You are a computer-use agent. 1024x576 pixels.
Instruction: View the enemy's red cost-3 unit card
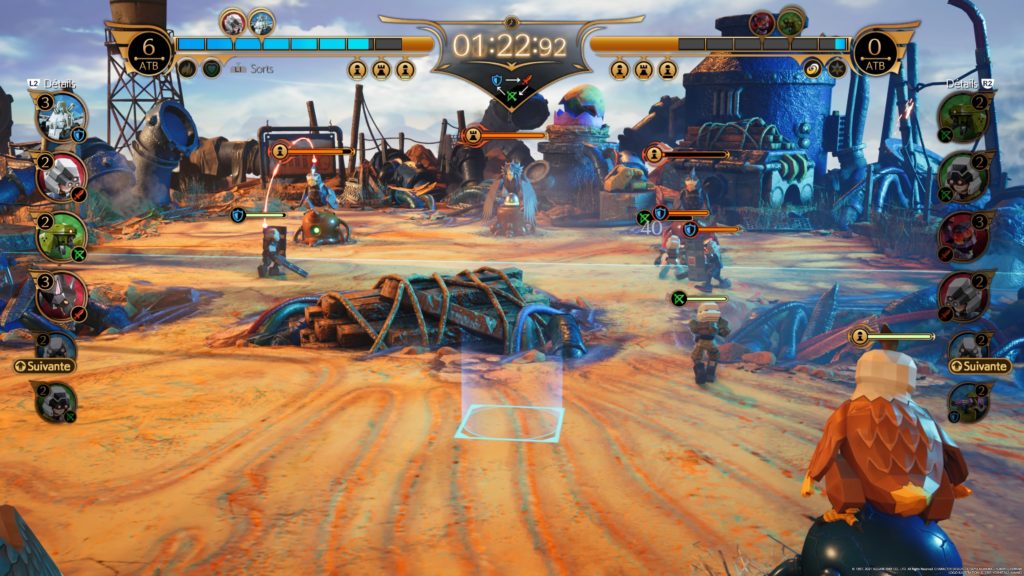pos(964,236)
